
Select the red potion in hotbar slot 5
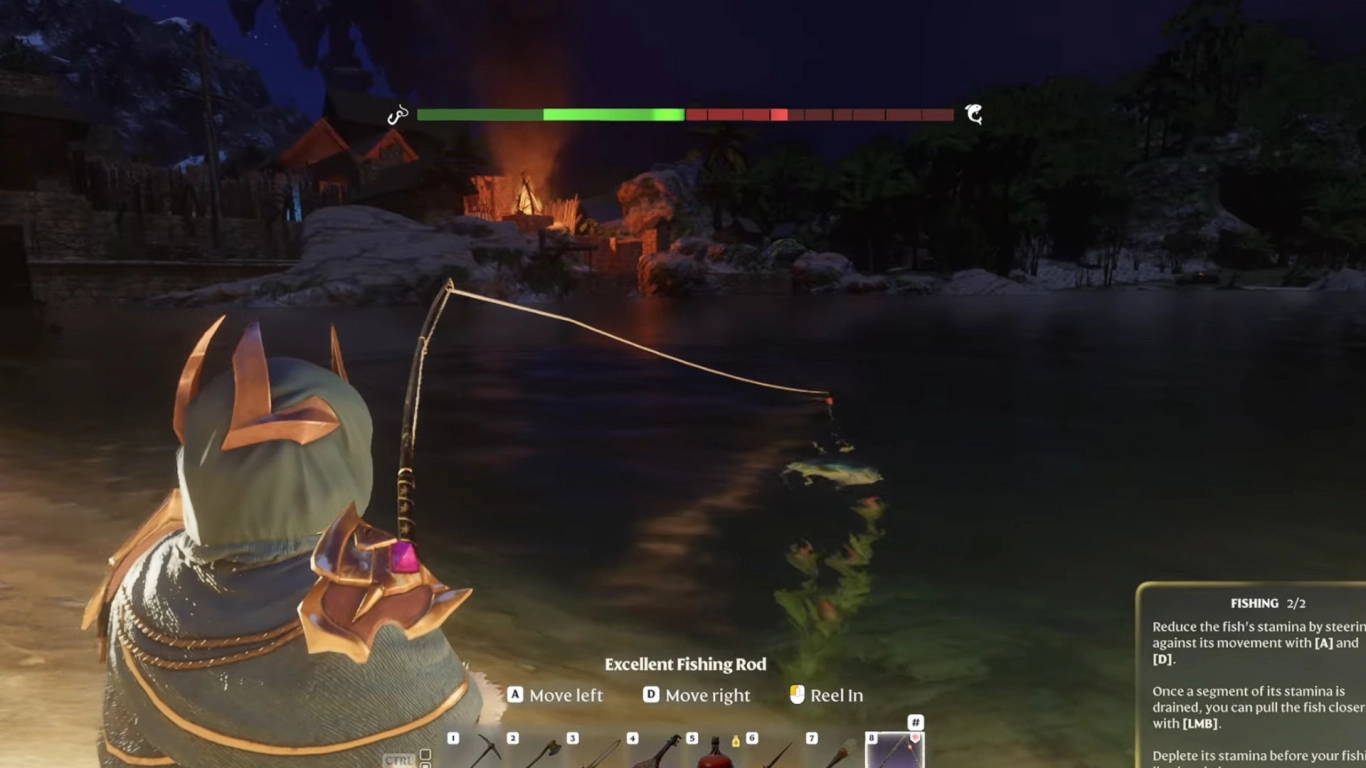(714, 758)
